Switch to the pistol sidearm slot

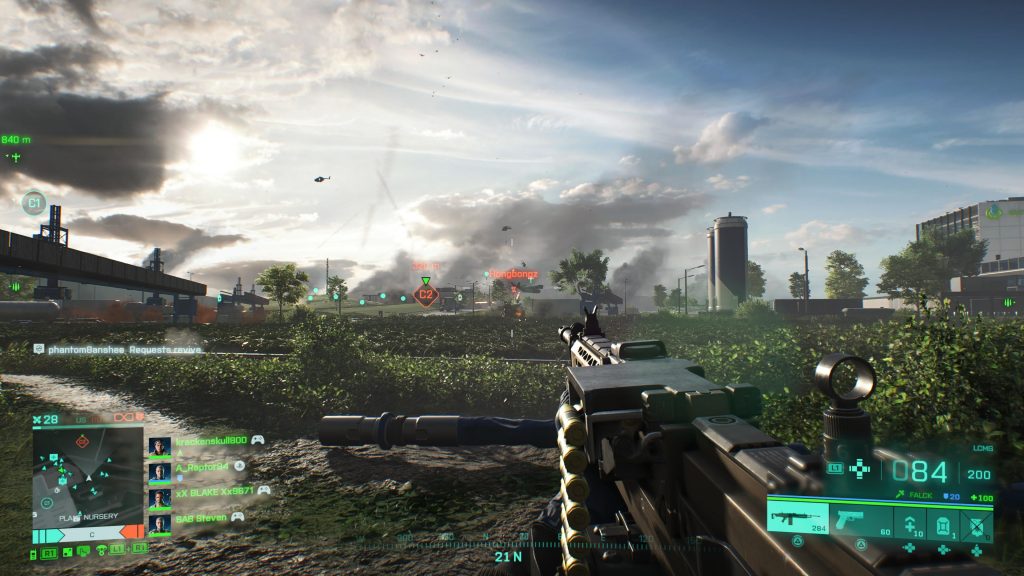tap(858, 520)
